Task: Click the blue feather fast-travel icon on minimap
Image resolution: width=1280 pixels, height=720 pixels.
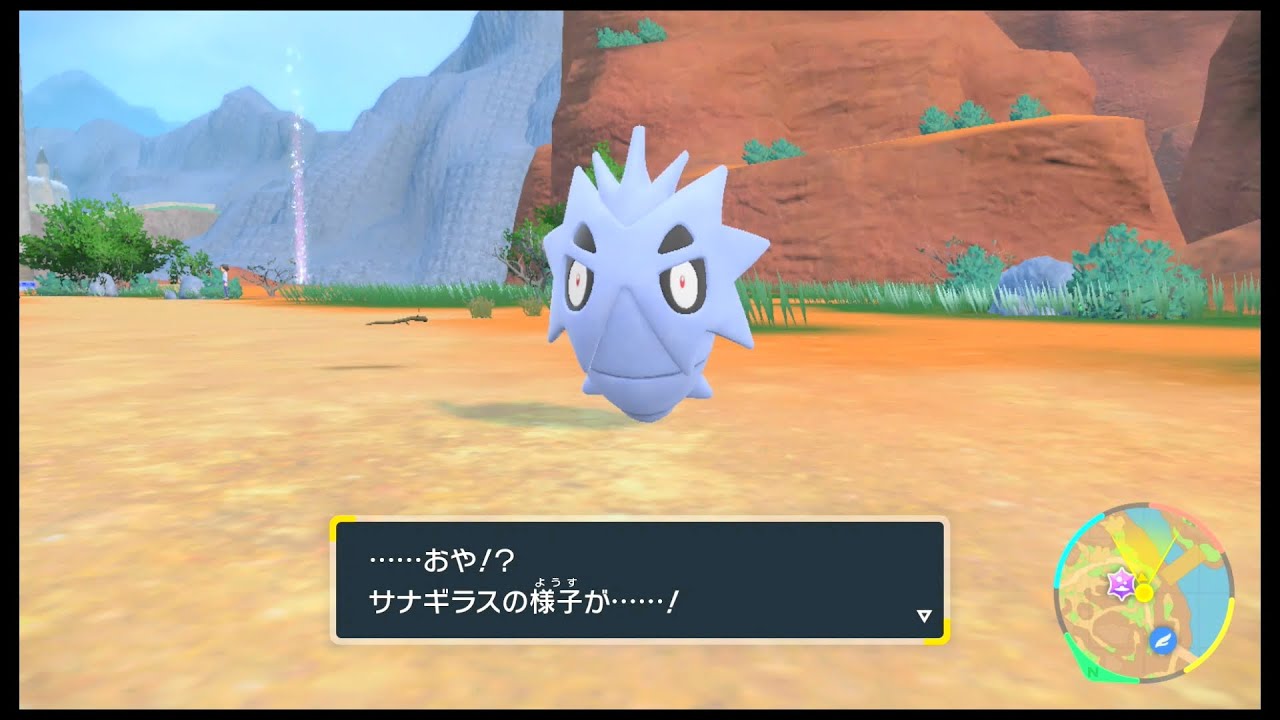Action: 1163,640
